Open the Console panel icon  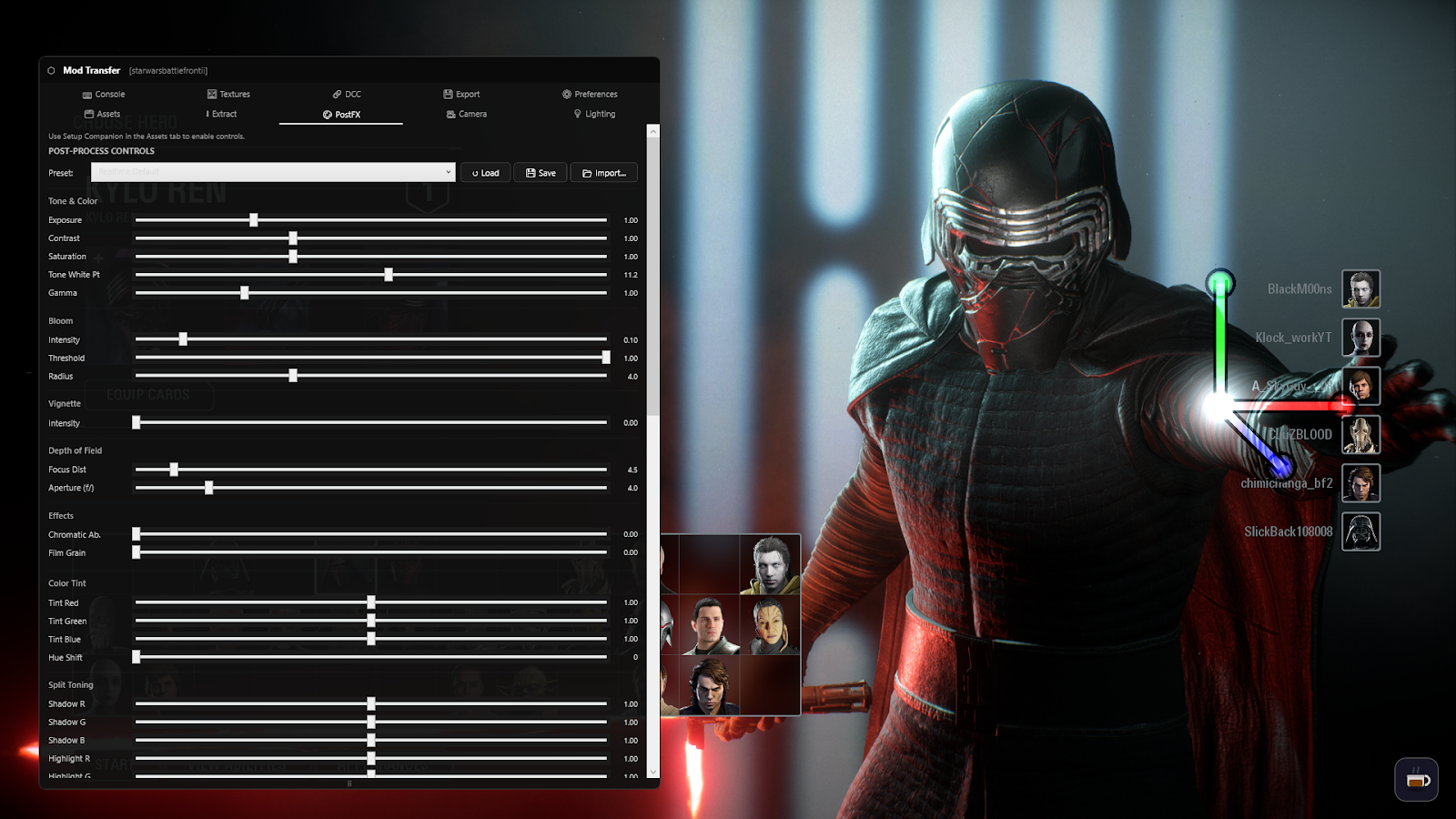pyautogui.click(x=87, y=94)
